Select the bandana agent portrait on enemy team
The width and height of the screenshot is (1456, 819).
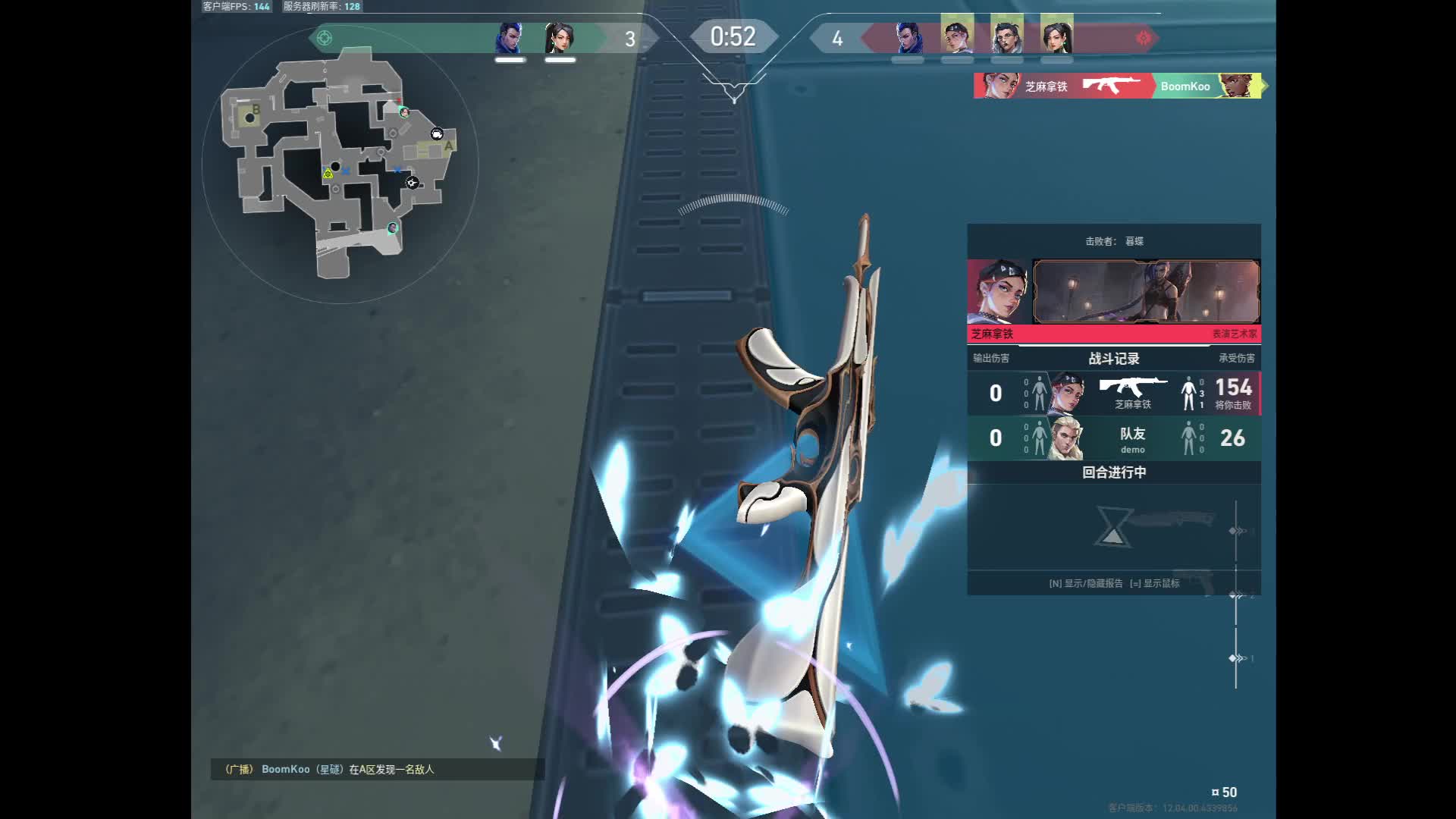[957, 36]
